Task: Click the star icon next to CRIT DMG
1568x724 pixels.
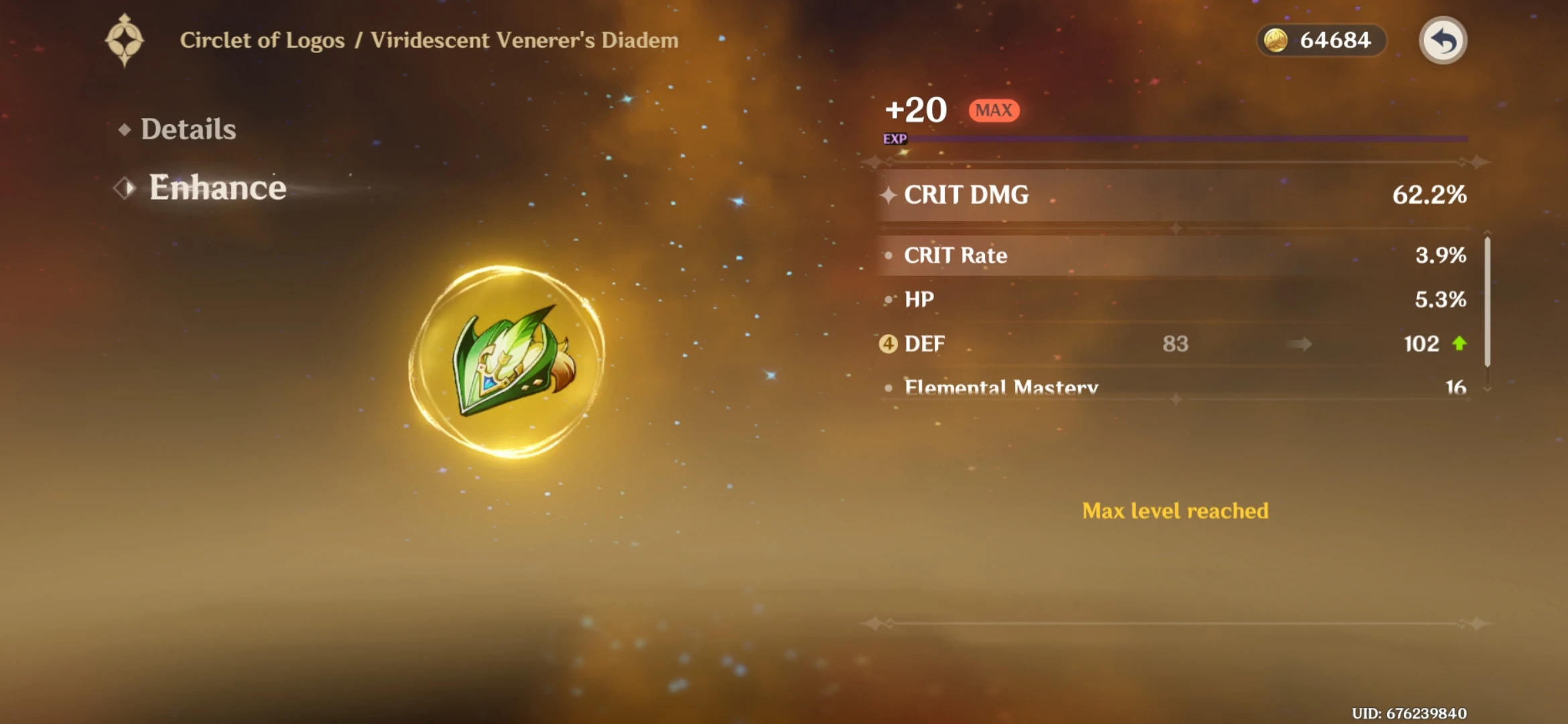Action: click(889, 195)
